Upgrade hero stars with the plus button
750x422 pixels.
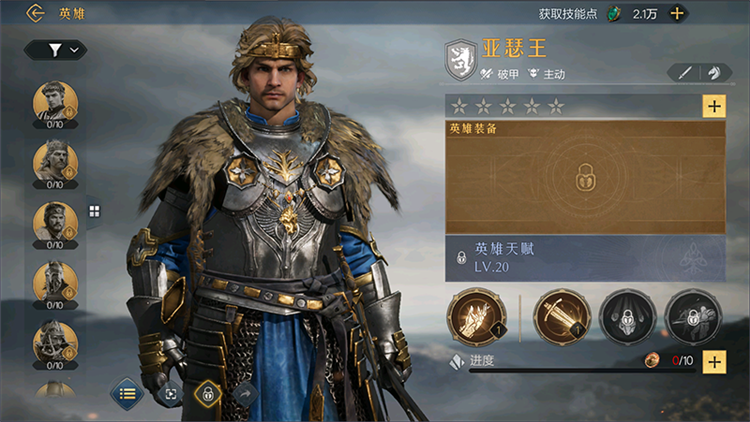[714, 106]
